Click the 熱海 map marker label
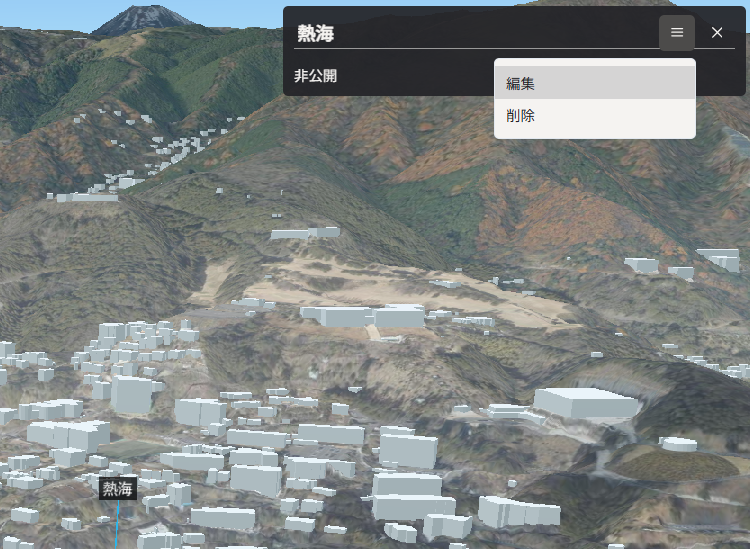The width and height of the screenshot is (750, 549). [118, 489]
